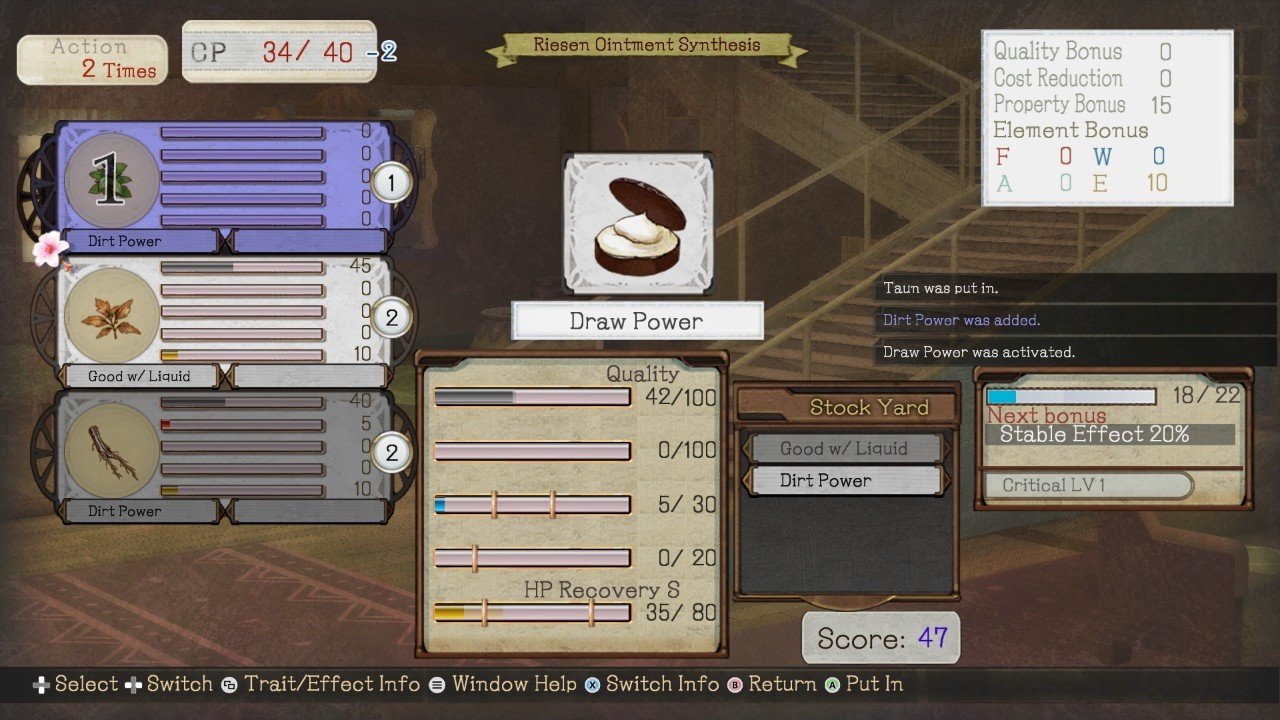Select Dirt Power in the Stock Yard
This screenshot has width=1280, height=720.
845,481
